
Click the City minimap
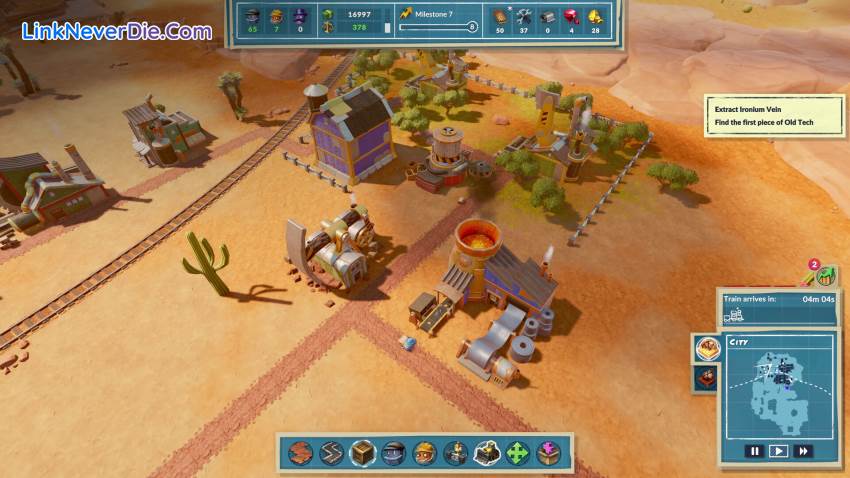click(780, 393)
